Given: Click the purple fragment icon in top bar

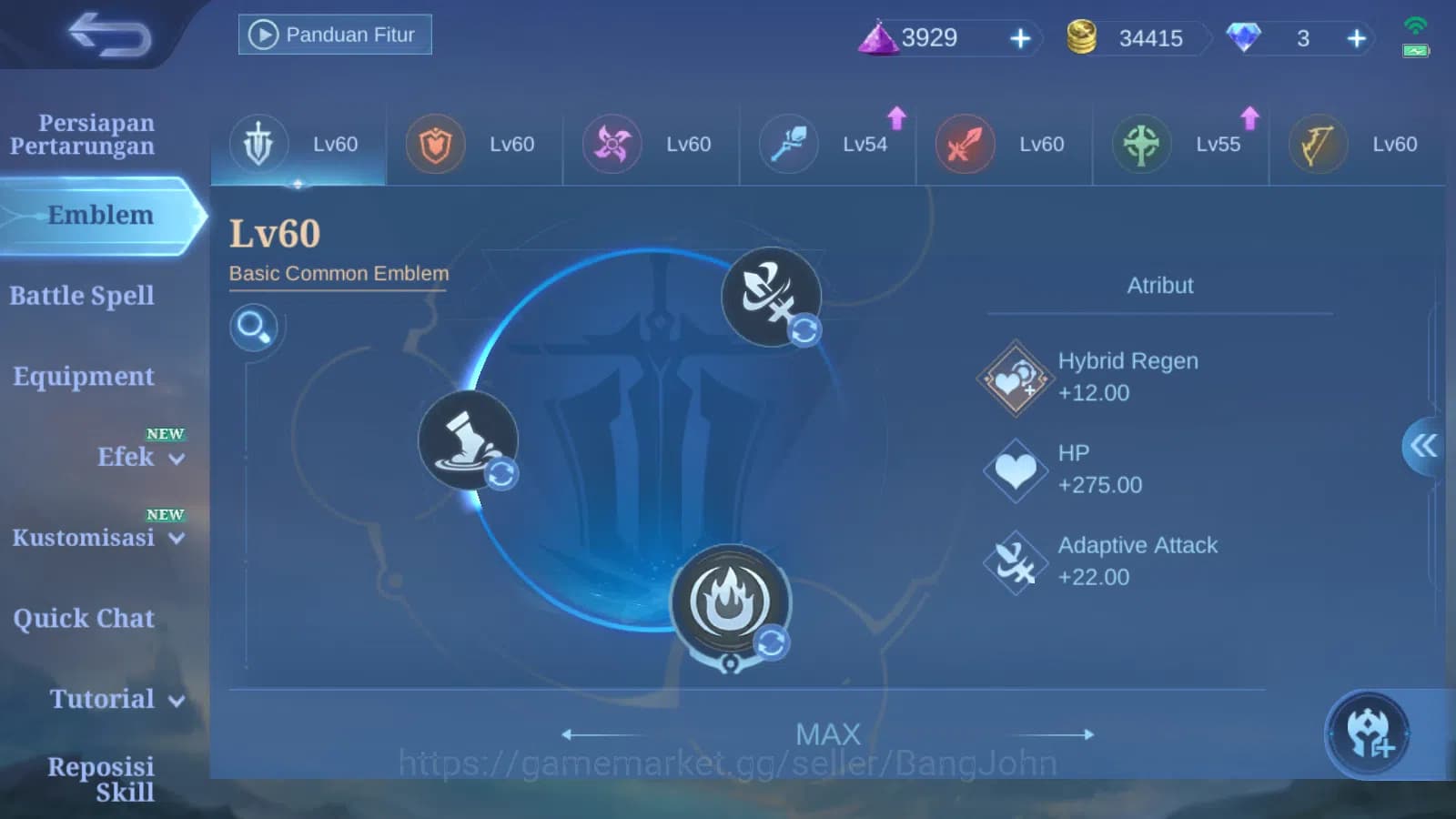Looking at the screenshot, I should pyautogui.click(x=879, y=37).
